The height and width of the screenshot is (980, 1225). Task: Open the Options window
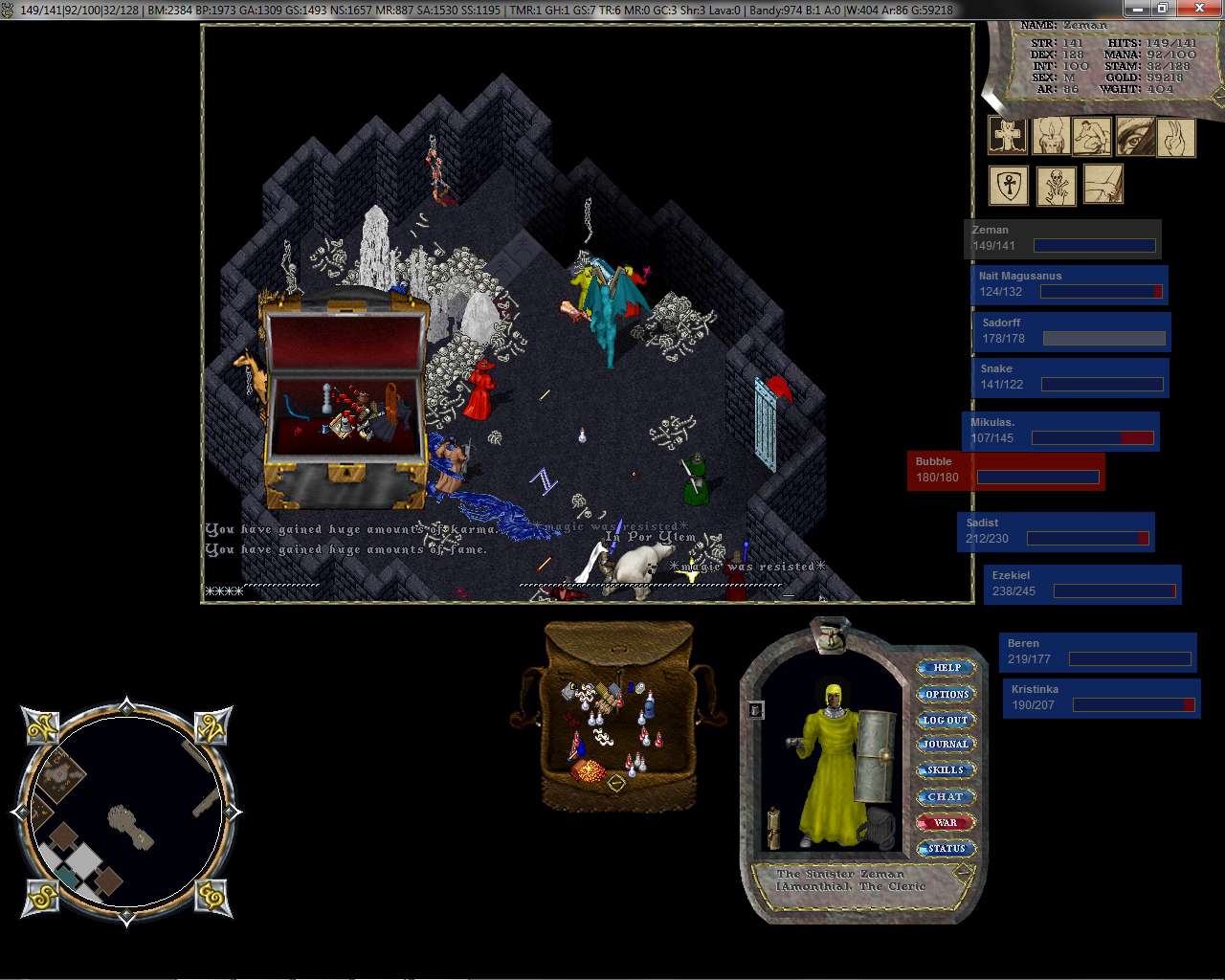946,694
